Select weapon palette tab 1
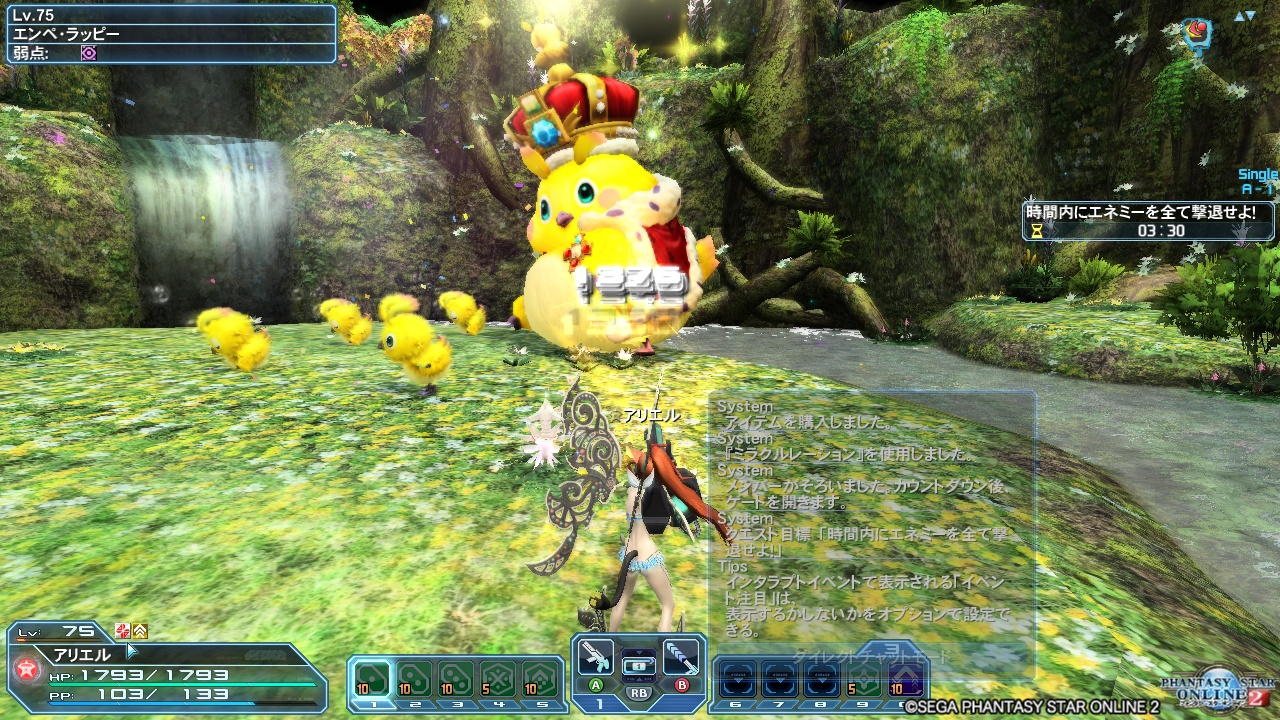 click(x=600, y=702)
